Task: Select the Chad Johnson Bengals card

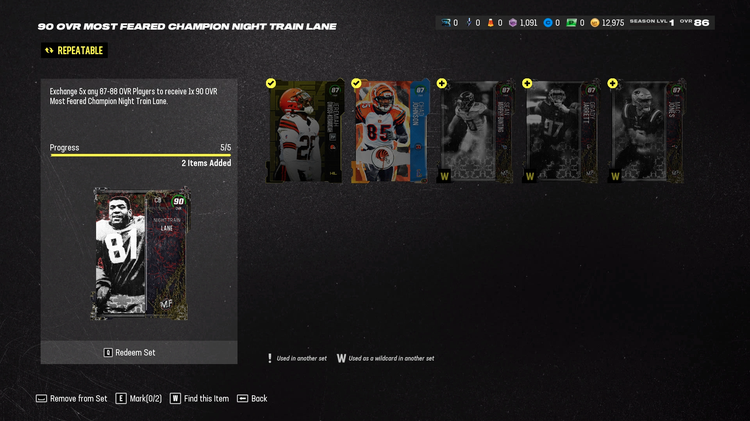Action: pyautogui.click(x=390, y=131)
